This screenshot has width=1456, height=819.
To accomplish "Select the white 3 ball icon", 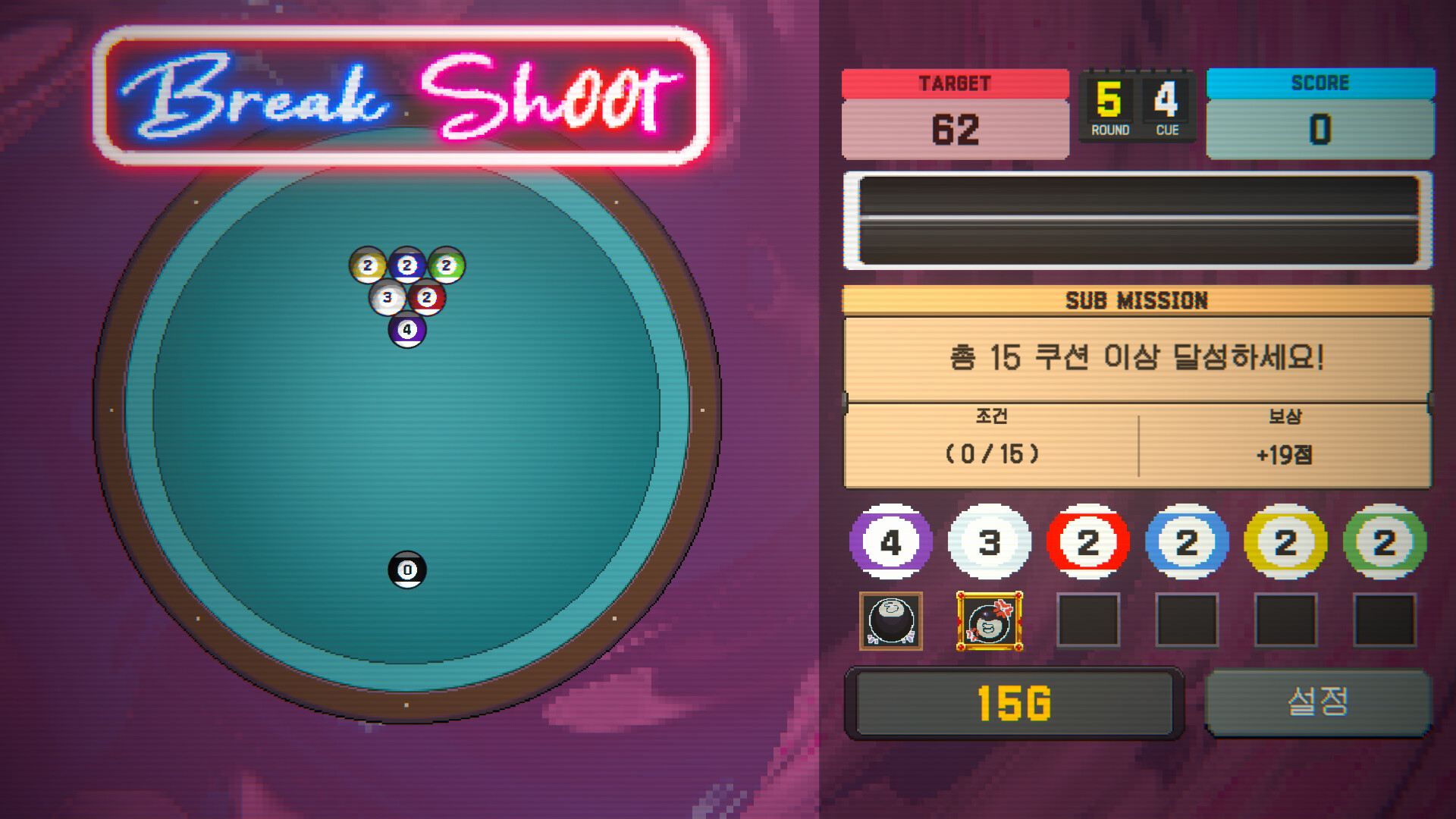I will coord(990,541).
